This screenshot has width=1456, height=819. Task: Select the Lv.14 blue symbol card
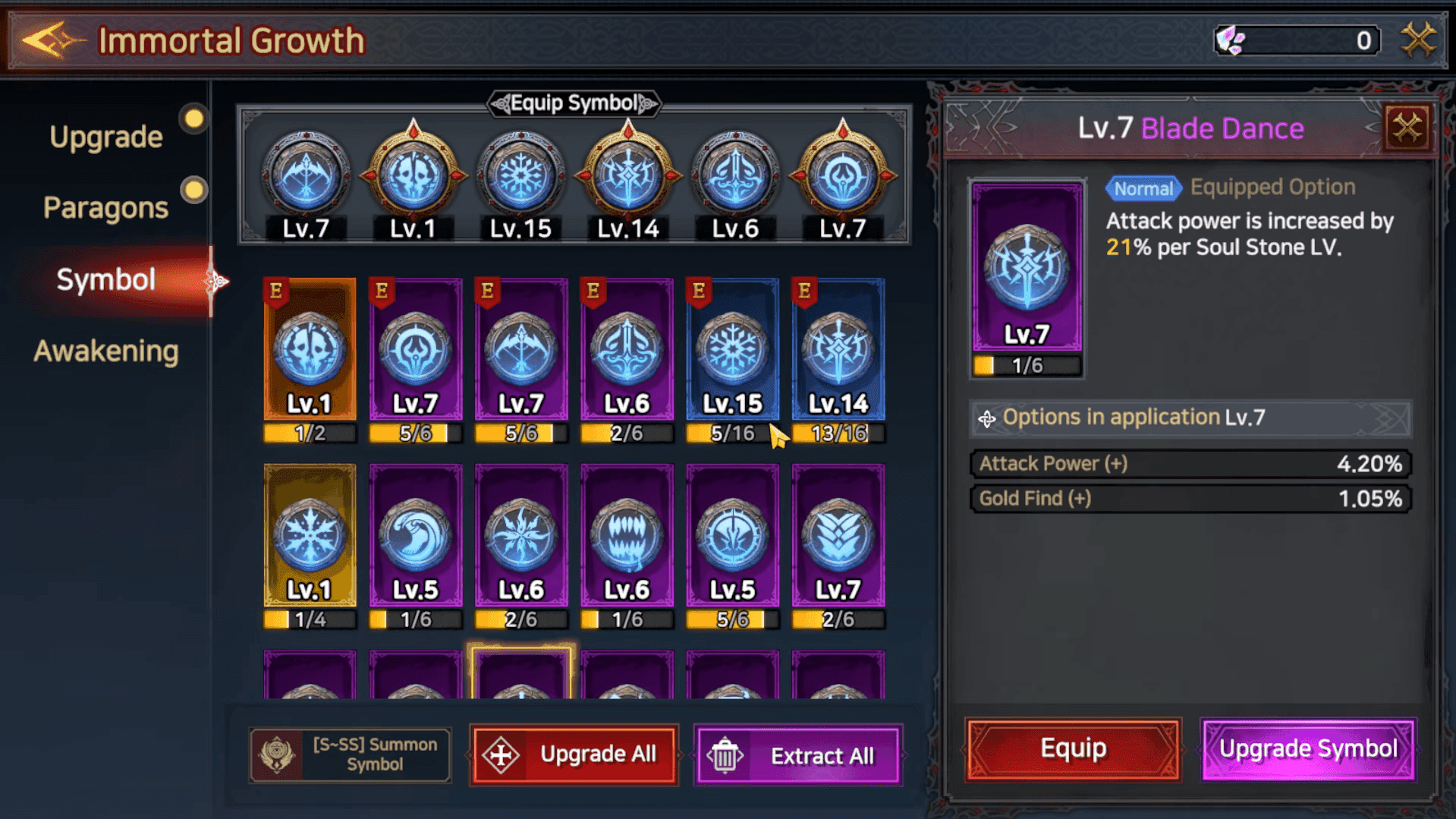[838, 353]
